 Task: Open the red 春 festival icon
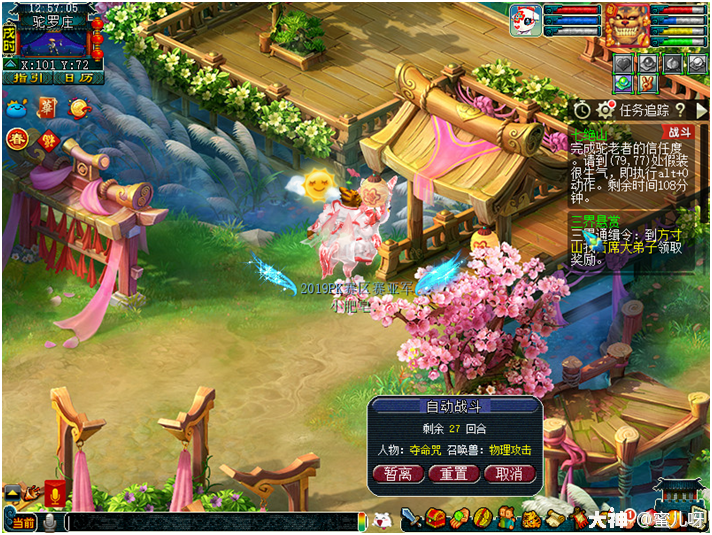(x=17, y=139)
